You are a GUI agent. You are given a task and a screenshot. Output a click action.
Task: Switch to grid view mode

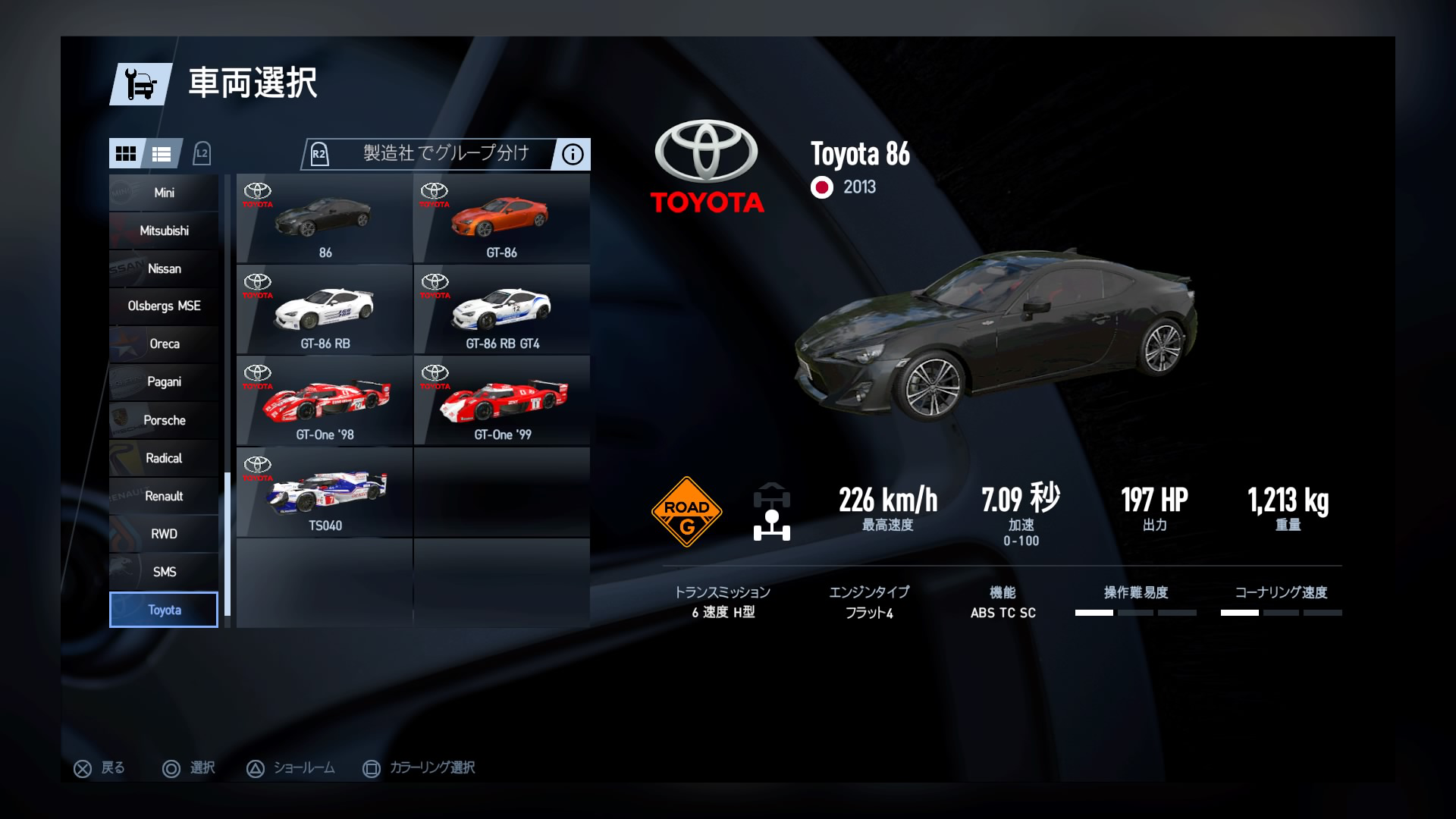point(127,154)
